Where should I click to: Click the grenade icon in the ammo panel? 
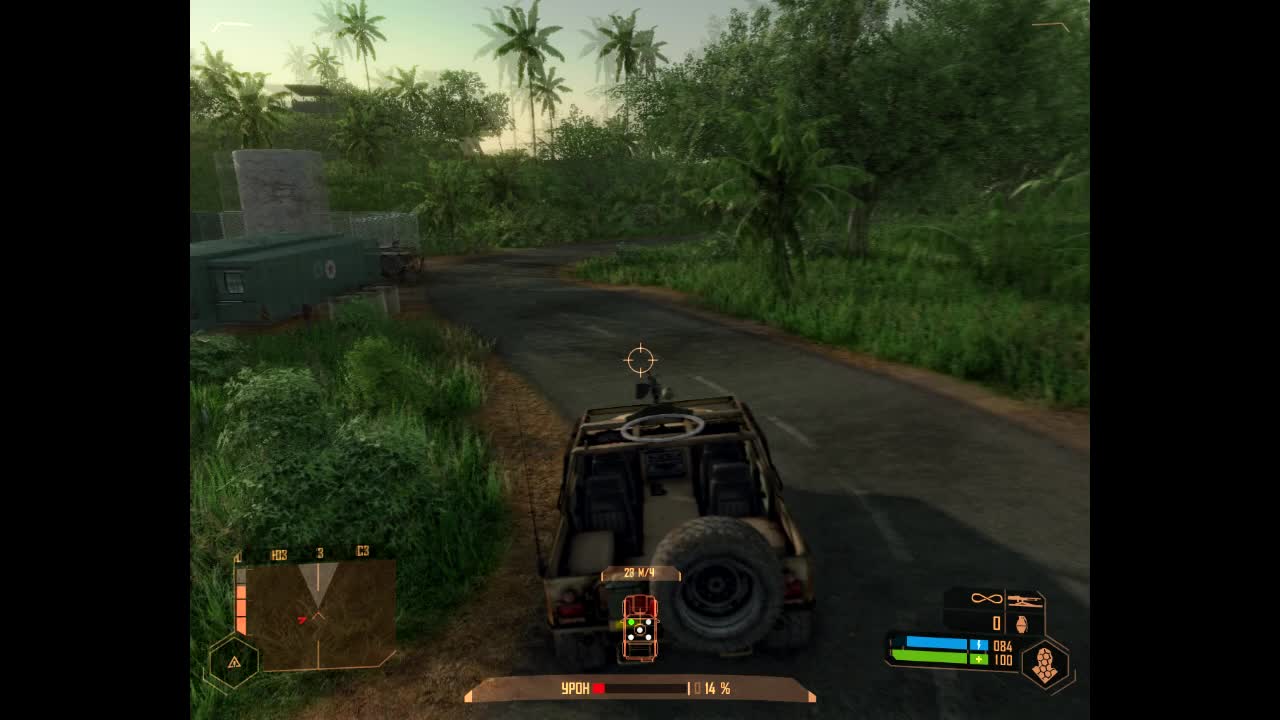(1021, 624)
